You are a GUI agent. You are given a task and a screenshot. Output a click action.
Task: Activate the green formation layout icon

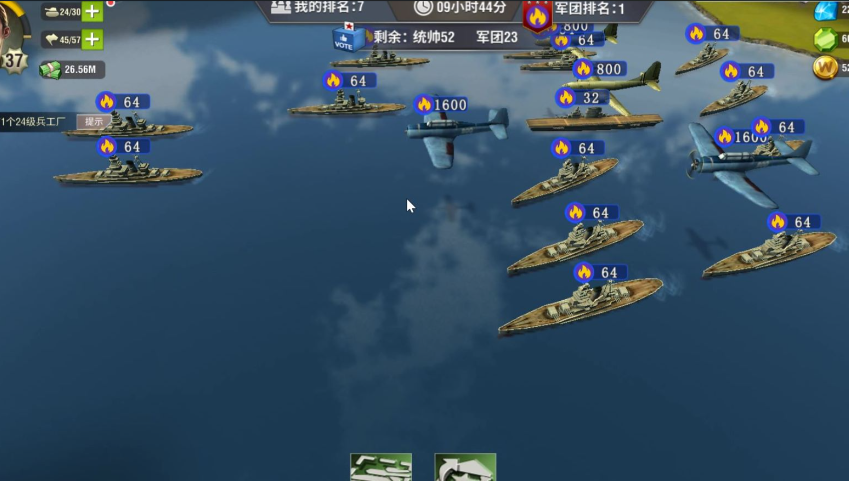[380, 468]
